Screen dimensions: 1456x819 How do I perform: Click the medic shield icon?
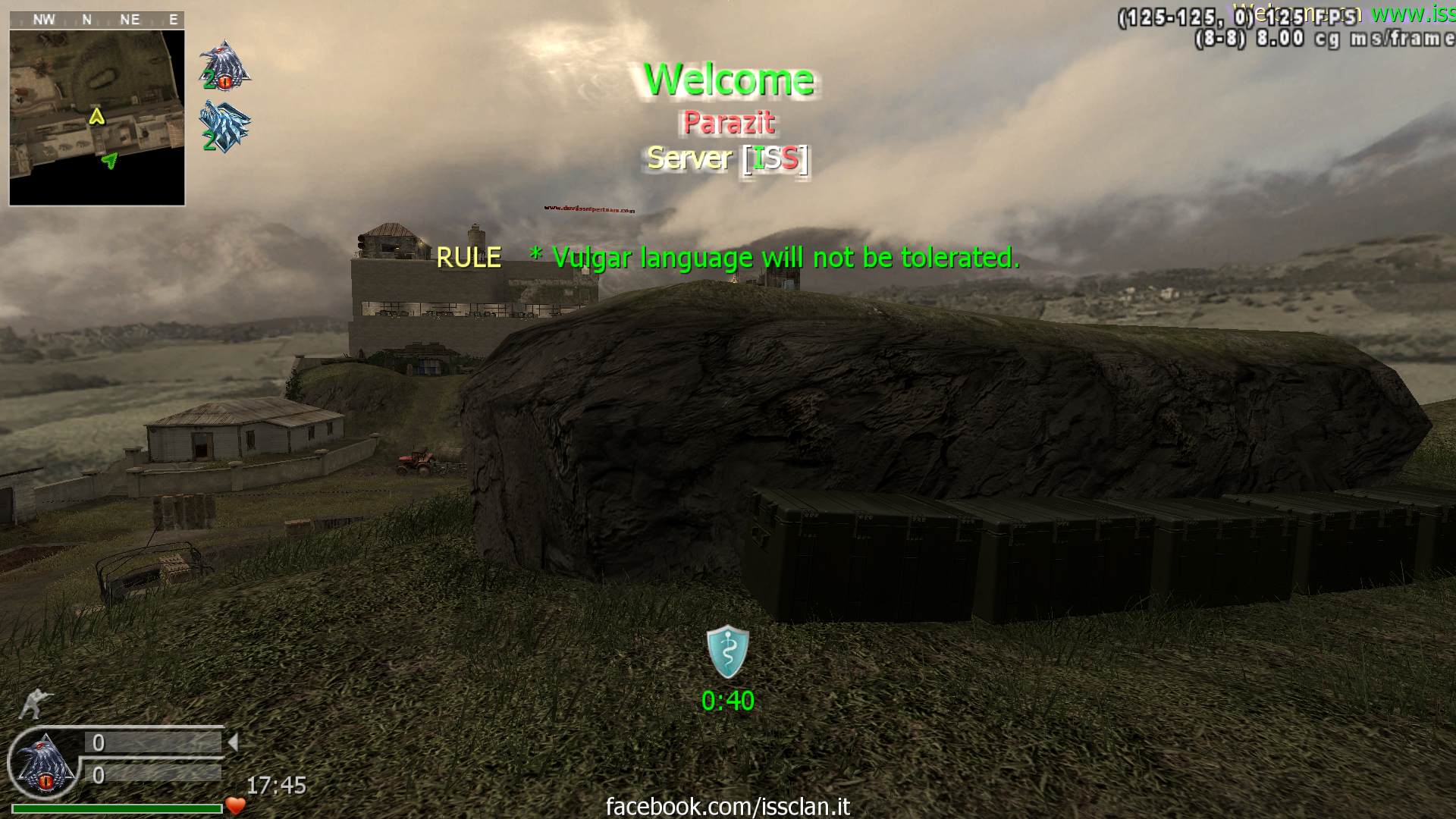point(727,652)
